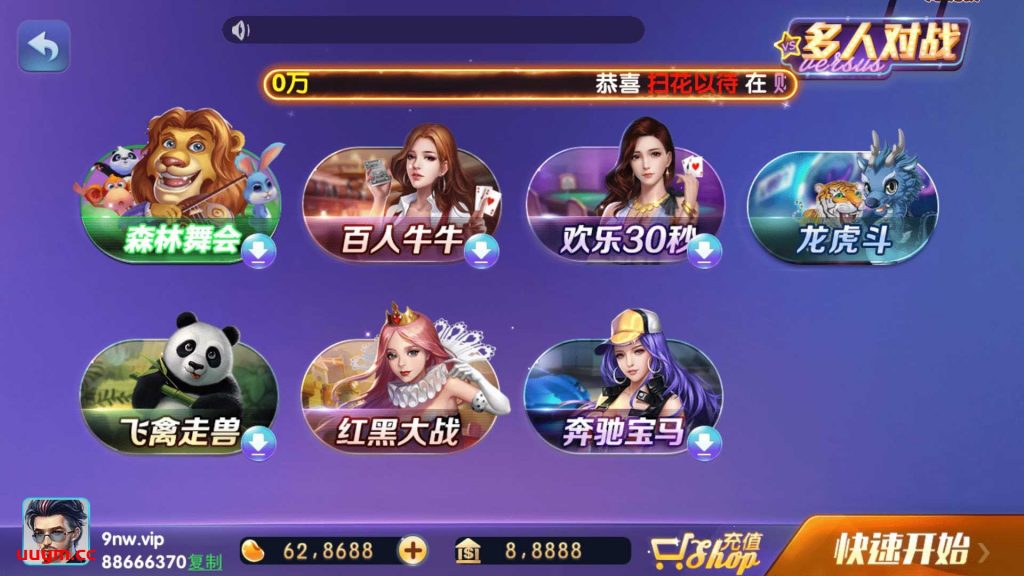Screen dimensions: 1024x576
Task: Open the Shop 充值 recharge button
Action: coord(706,550)
